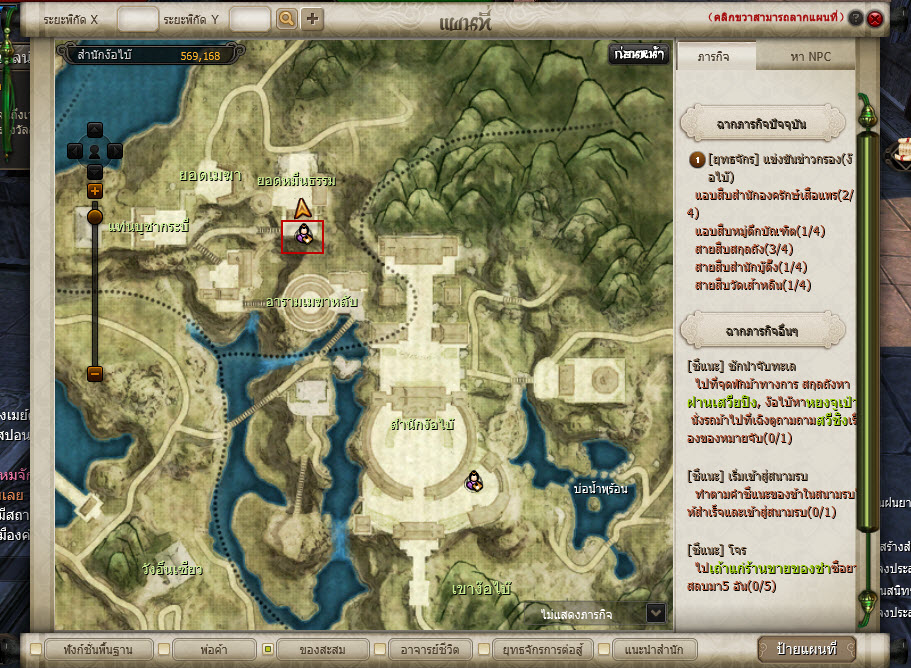Toggle the ฟังก์ชั่นพื้นฐาน filter checkbox

37,649
